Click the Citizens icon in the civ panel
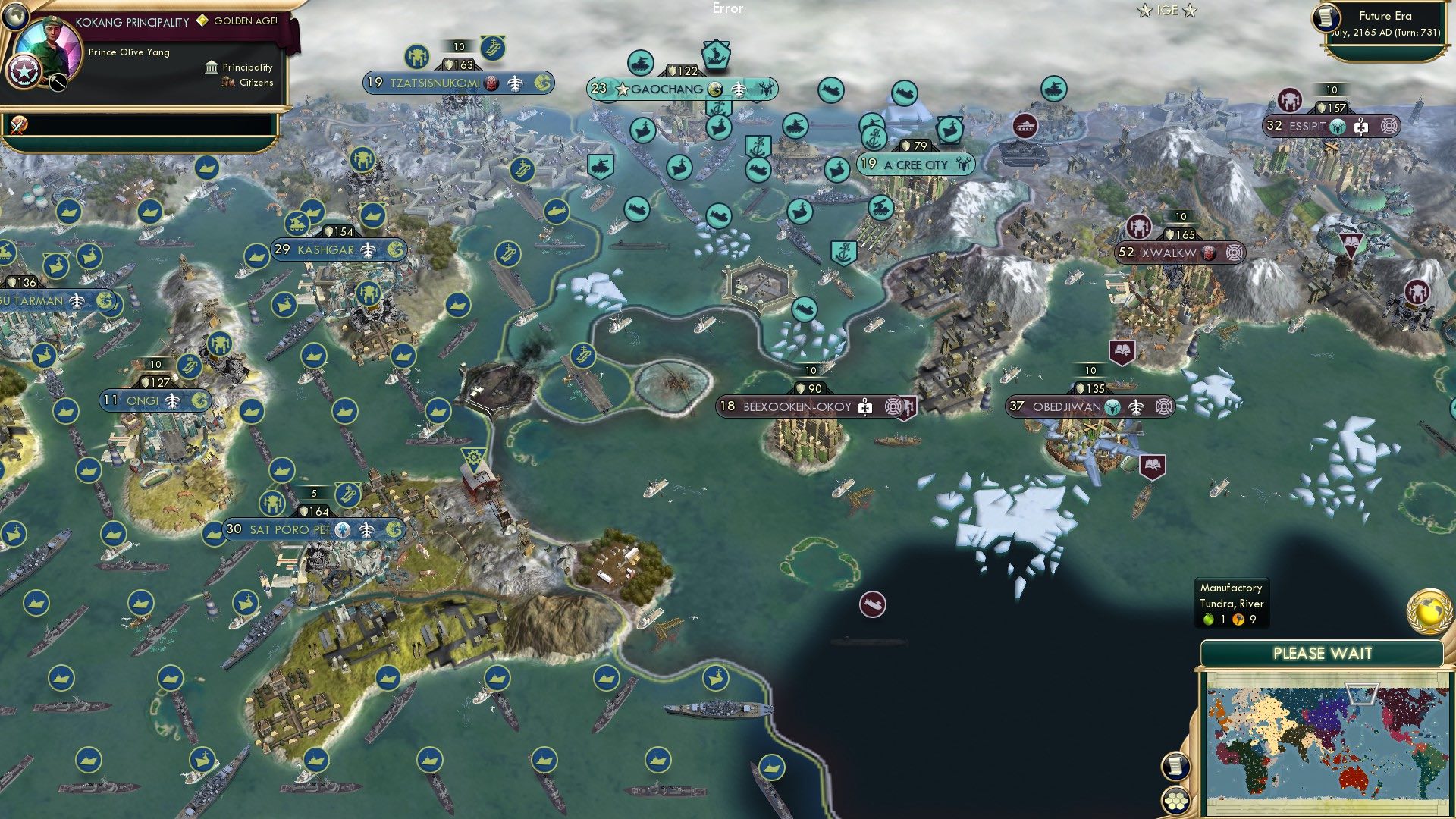Image resolution: width=1456 pixels, height=819 pixels. 227,82
